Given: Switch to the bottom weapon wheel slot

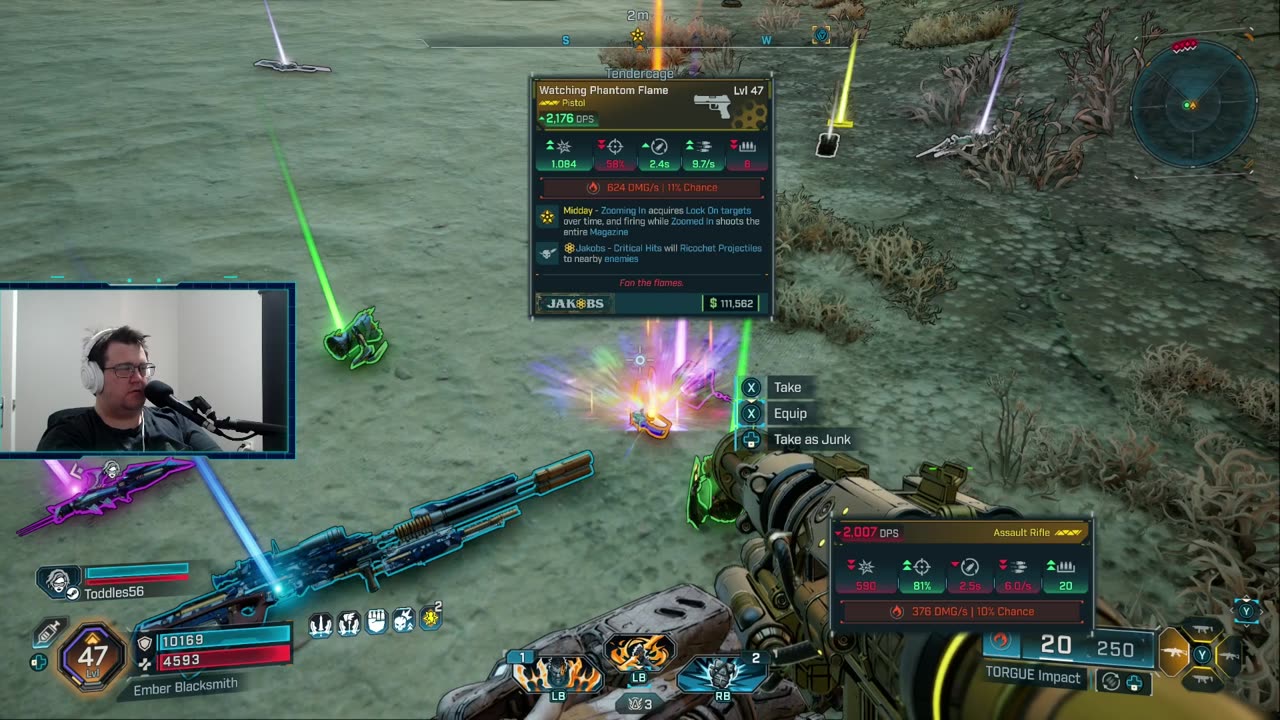Looking at the screenshot, I should (x=1203, y=680).
